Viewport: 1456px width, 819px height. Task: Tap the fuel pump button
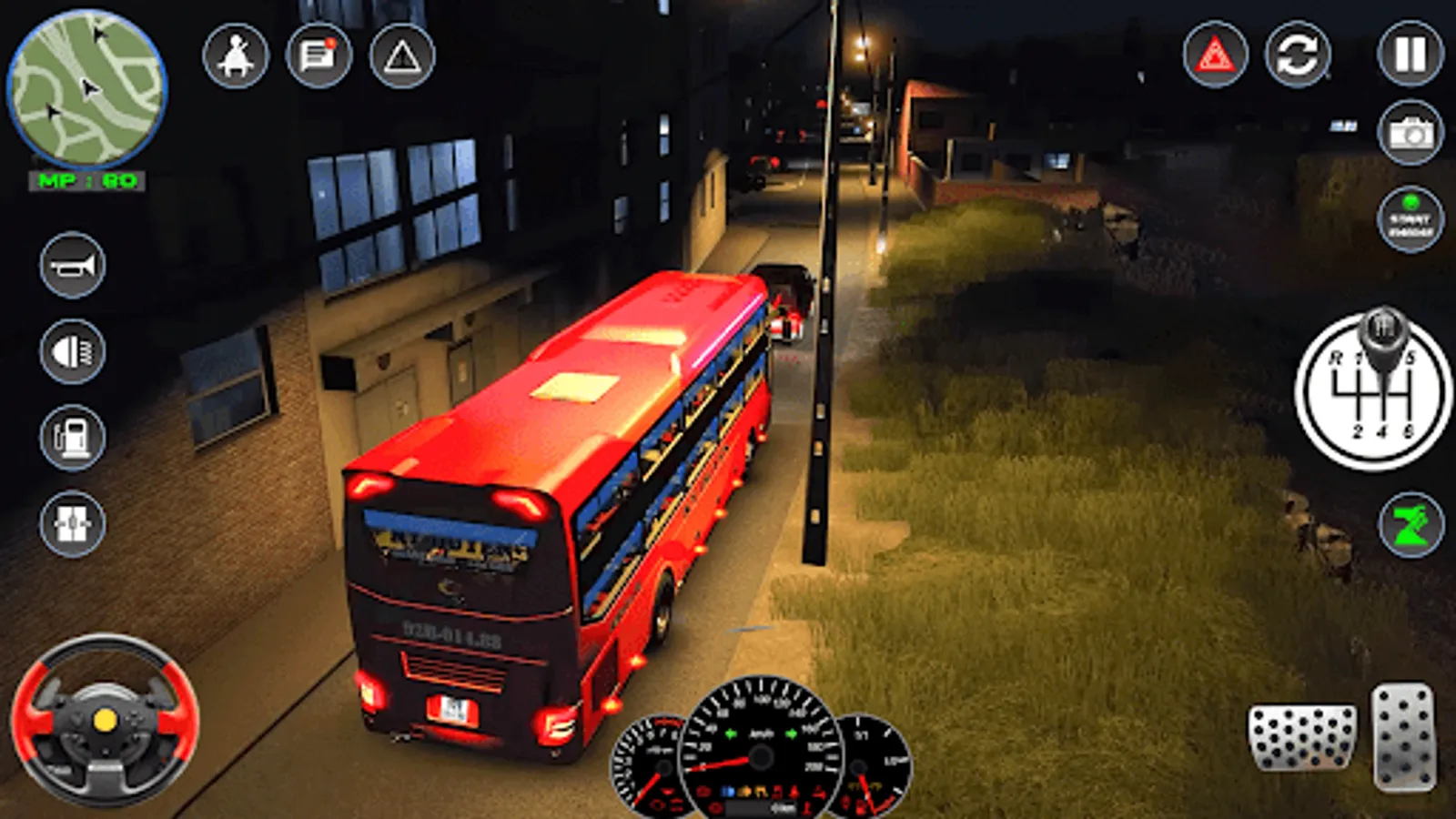(x=73, y=438)
